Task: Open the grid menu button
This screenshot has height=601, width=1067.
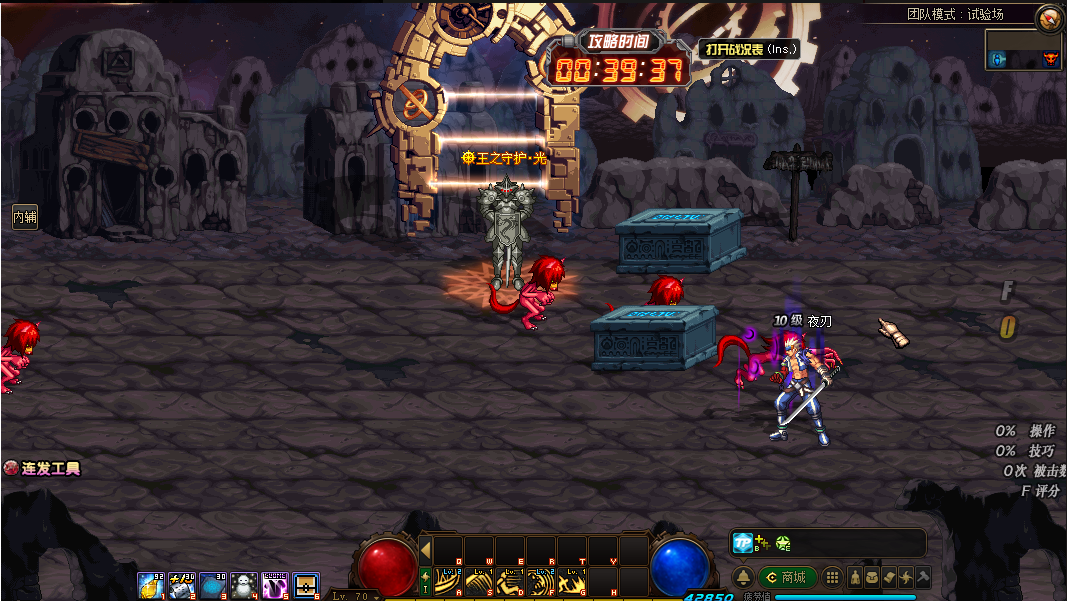Action: (832, 577)
